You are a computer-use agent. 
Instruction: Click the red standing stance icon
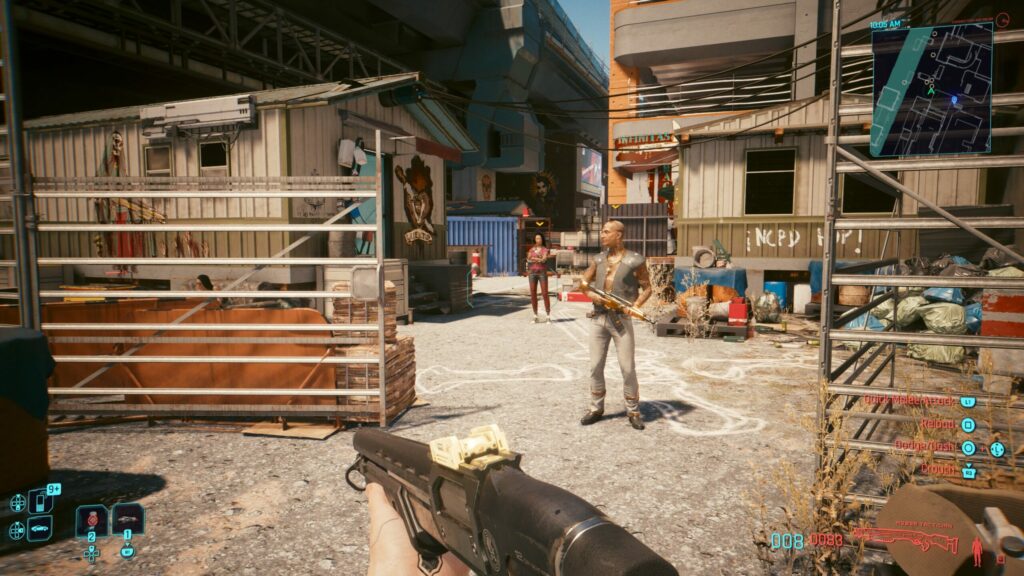click(x=977, y=546)
